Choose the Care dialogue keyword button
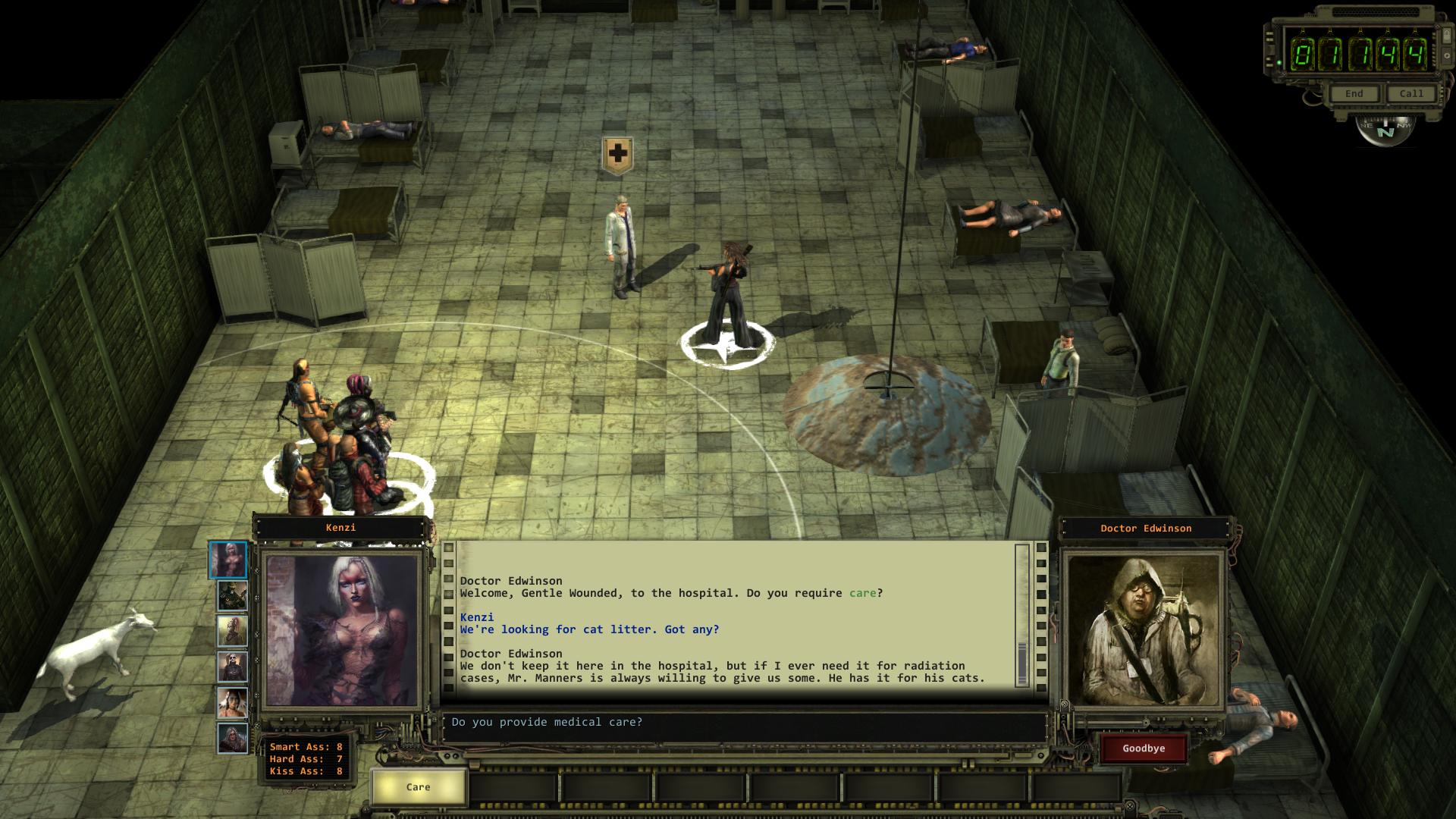Screen dimensions: 1456x819 (x=418, y=787)
